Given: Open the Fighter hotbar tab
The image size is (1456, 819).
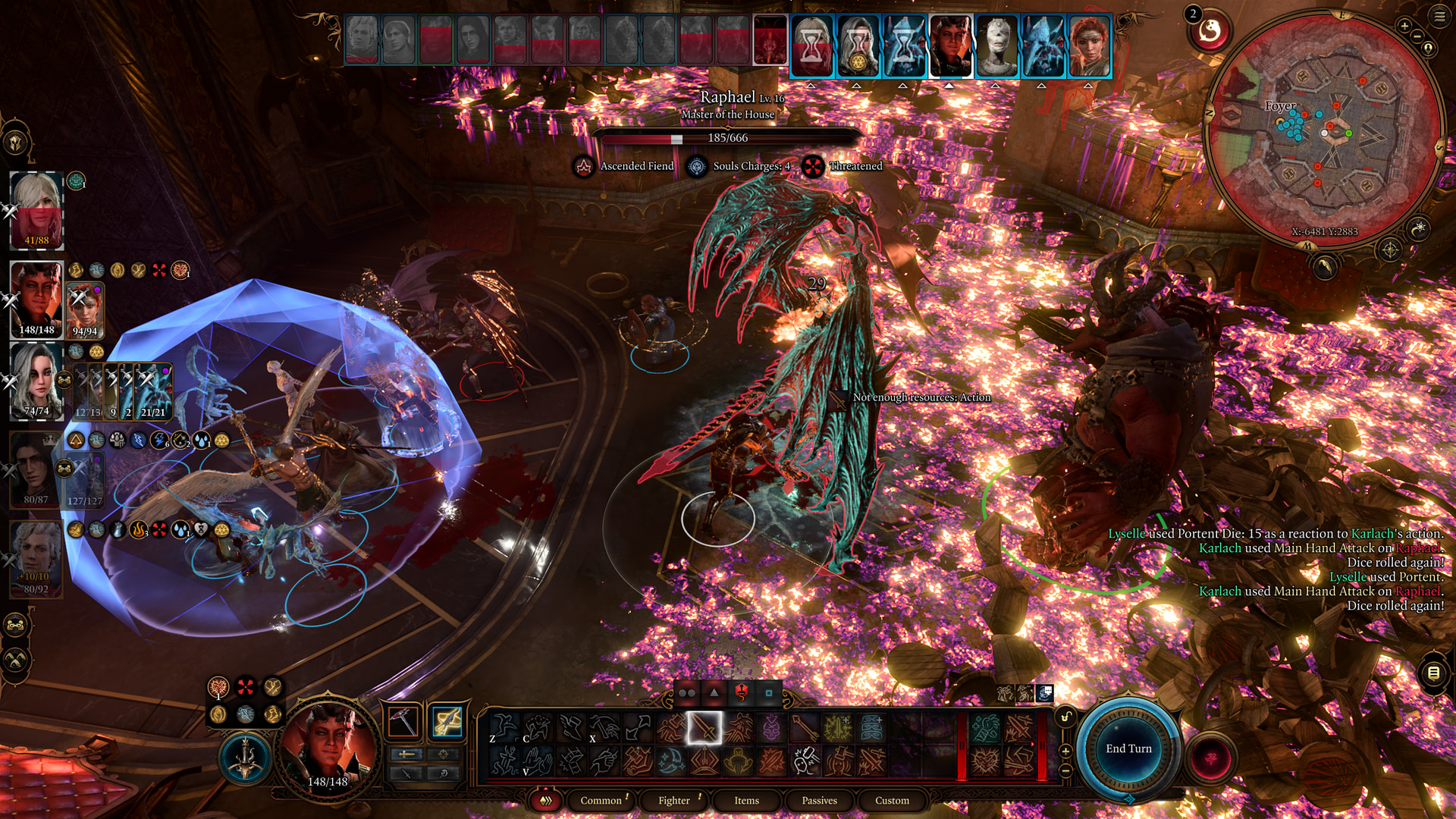Looking at the screenshot, I should [673, 801].
